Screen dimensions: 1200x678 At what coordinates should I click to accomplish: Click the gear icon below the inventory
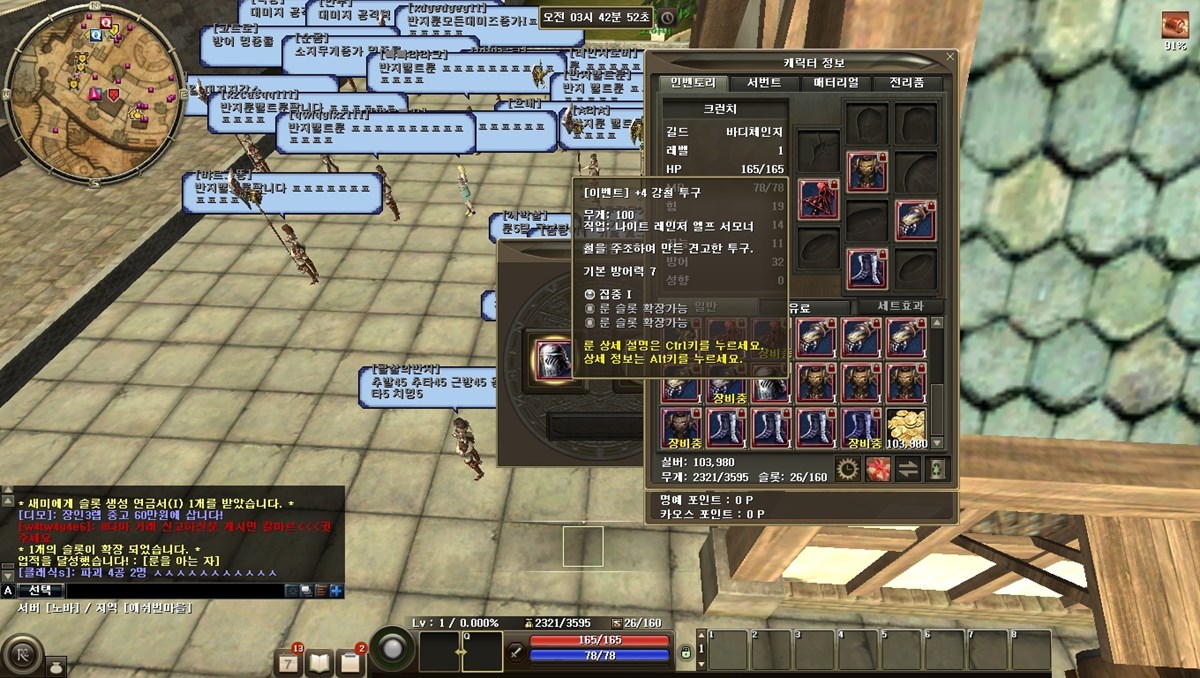pos(848,467)
